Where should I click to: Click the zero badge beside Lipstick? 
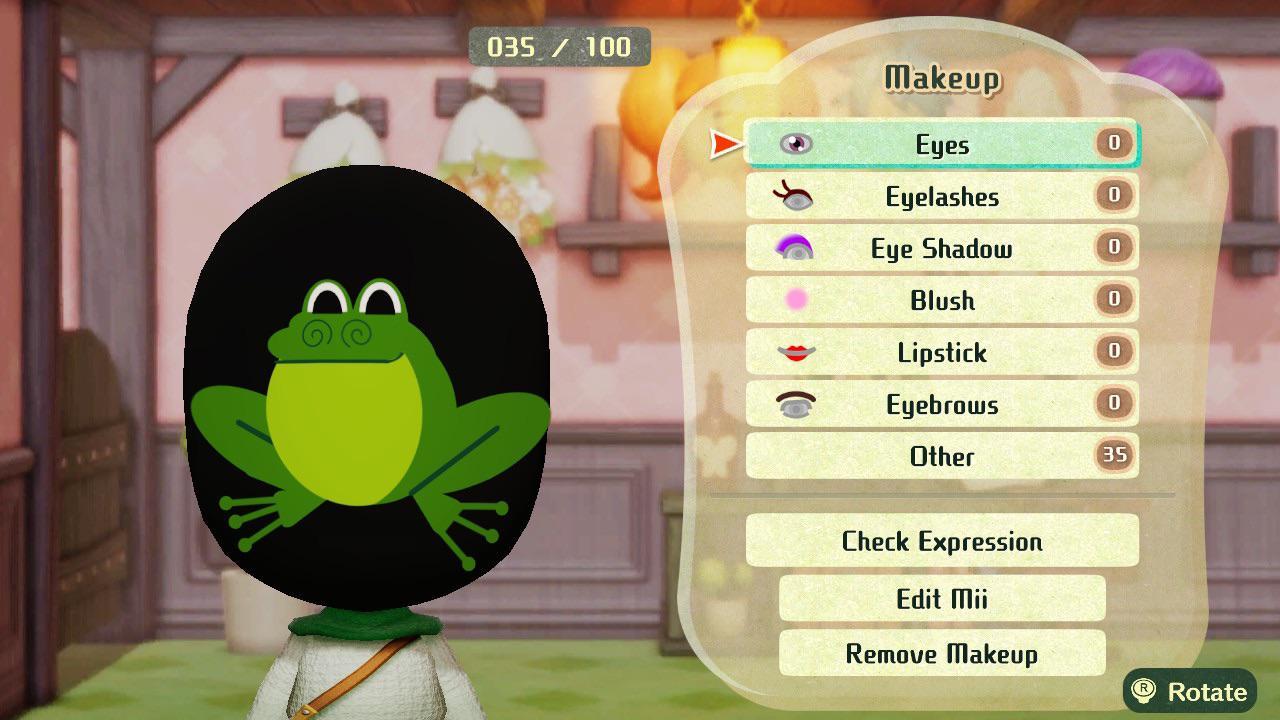point(1113,352)
